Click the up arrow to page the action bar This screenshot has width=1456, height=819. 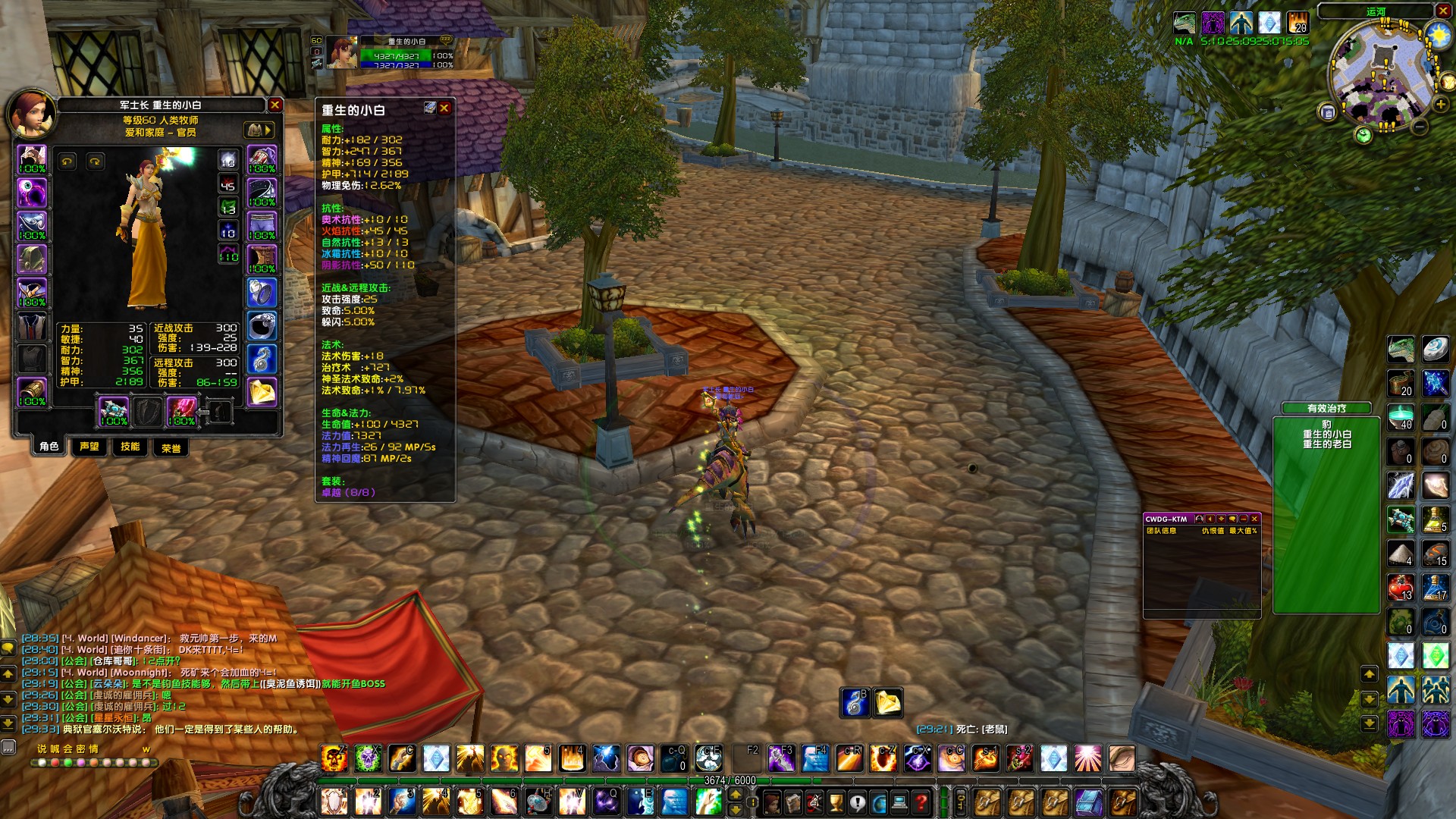coord(736,794)
